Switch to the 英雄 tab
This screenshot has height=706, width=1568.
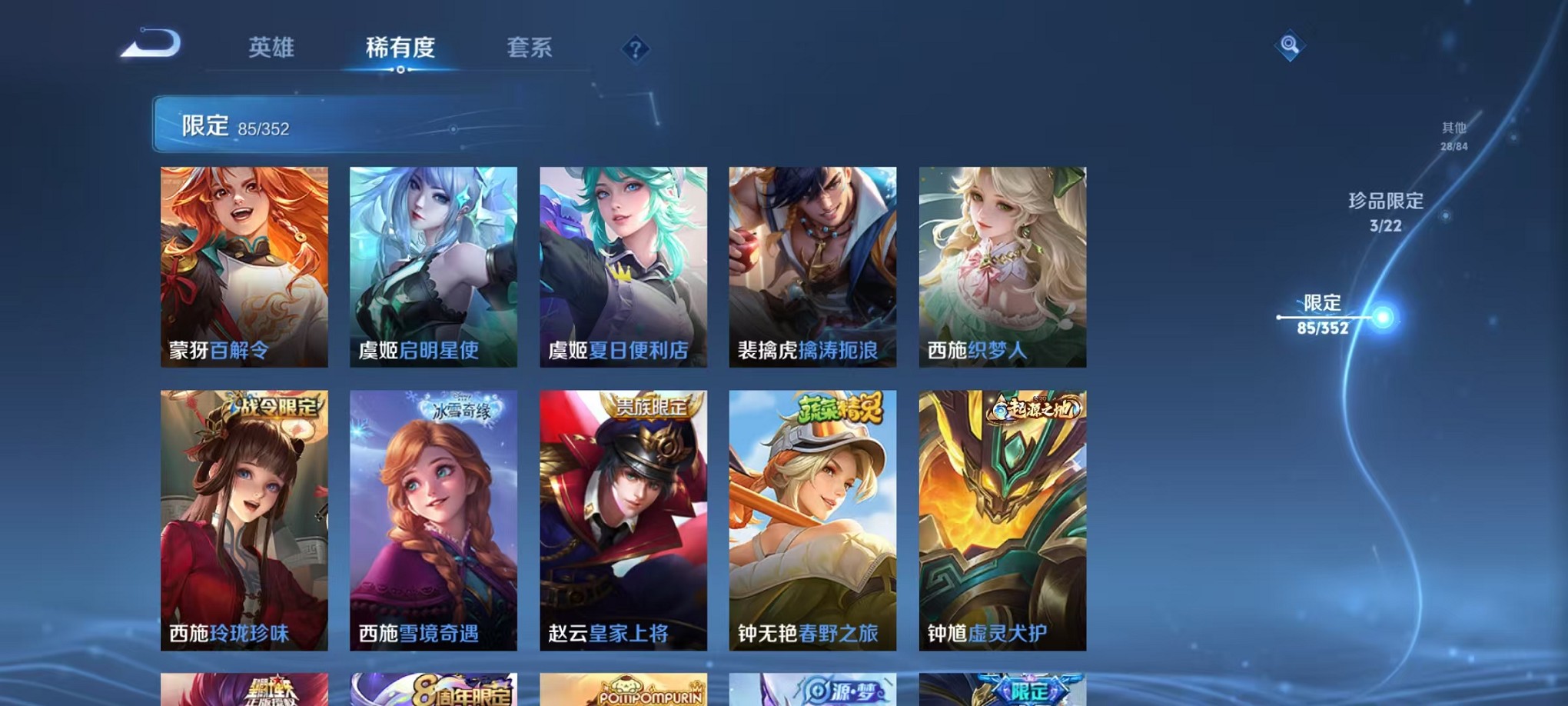(273, 48)
